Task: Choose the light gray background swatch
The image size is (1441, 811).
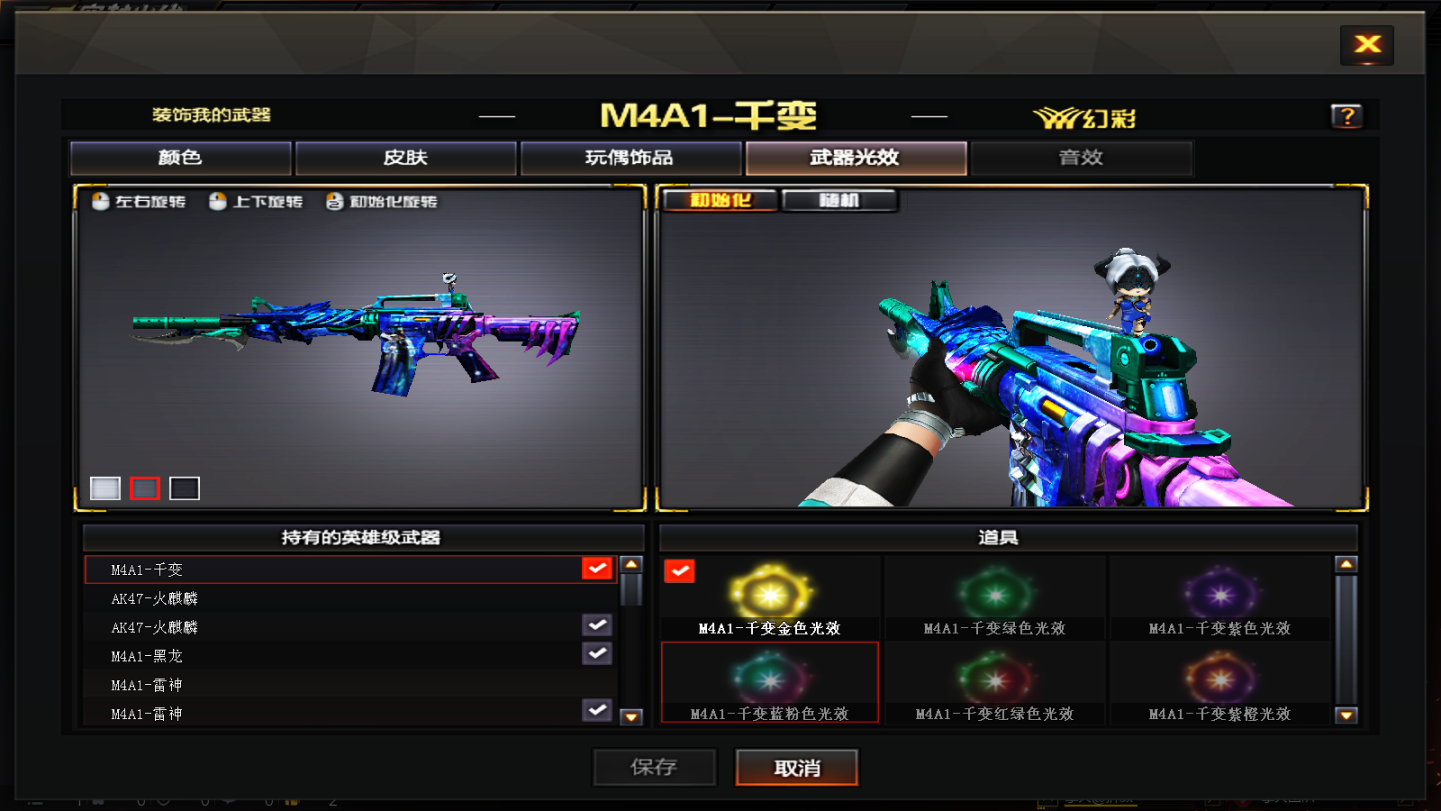Action: (x=105, y=488)
